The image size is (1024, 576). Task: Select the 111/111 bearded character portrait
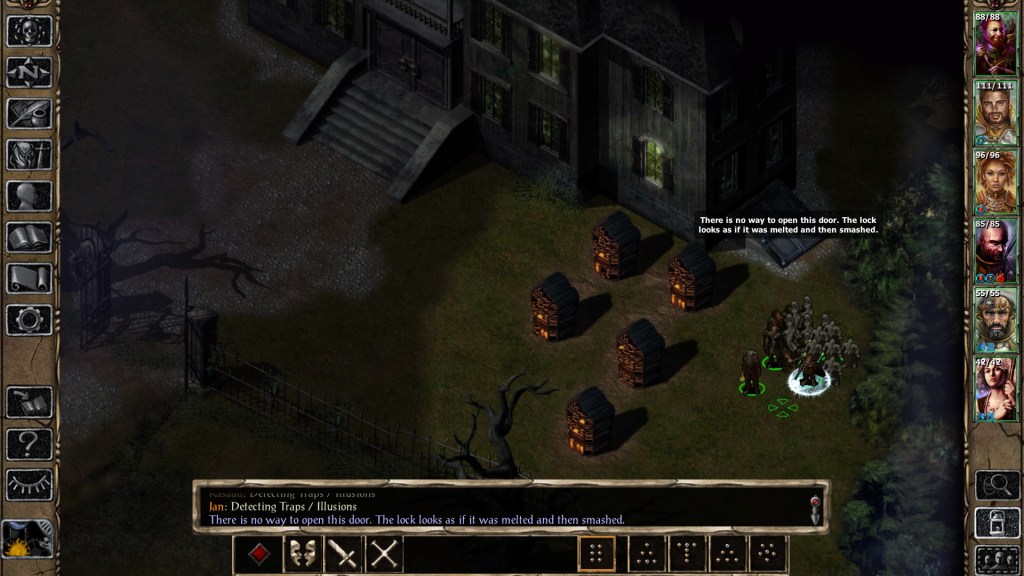tap(996, 113)
